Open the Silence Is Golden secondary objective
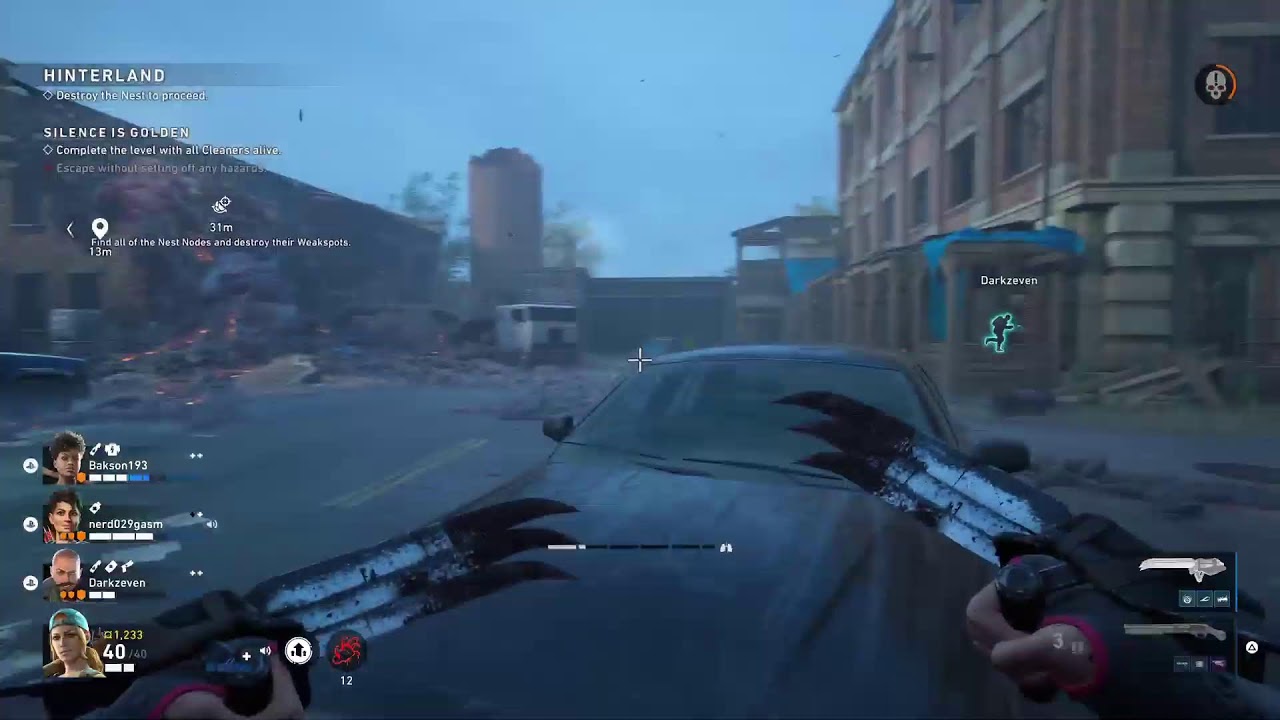The width and height of the screenshot is (1280, 720). (117, 133)
